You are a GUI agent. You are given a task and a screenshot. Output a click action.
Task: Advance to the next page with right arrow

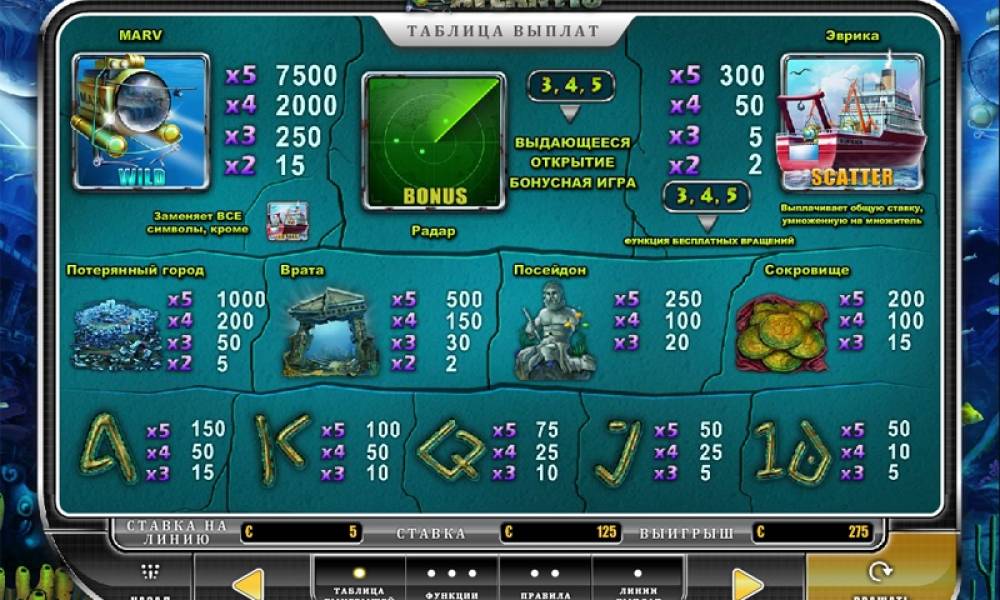(x=747, y=584)
